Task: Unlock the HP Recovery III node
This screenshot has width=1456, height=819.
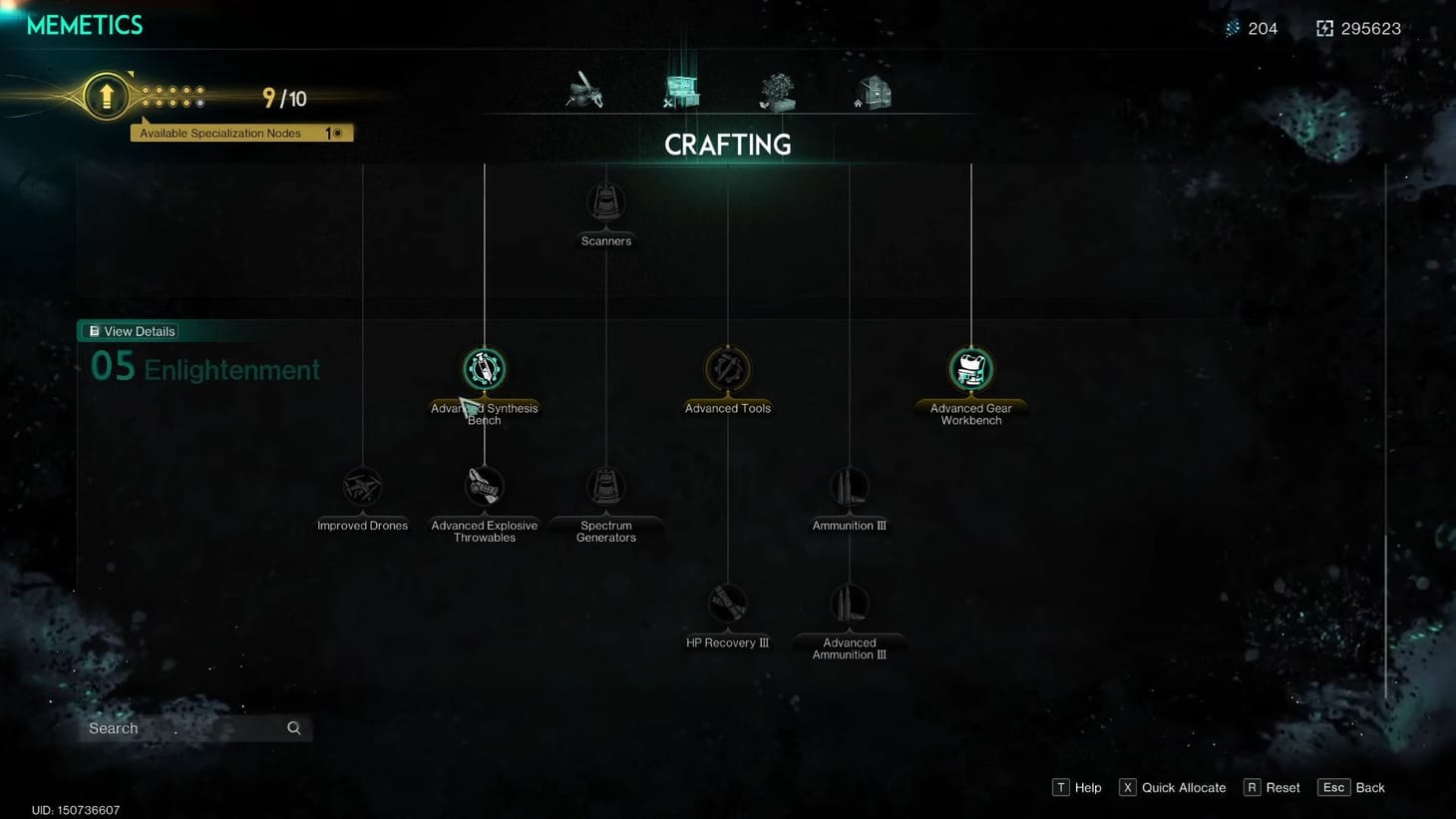Action: coord(727,604)
